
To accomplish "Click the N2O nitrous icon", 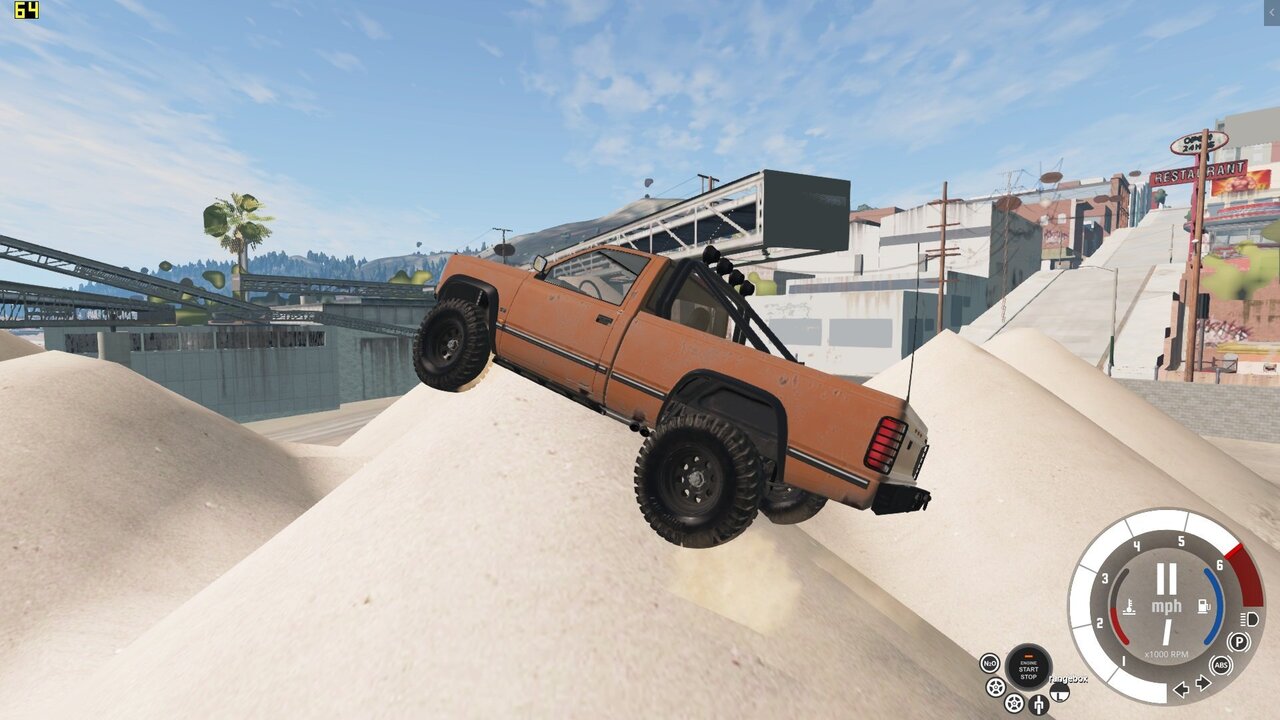I will [989, 663].
